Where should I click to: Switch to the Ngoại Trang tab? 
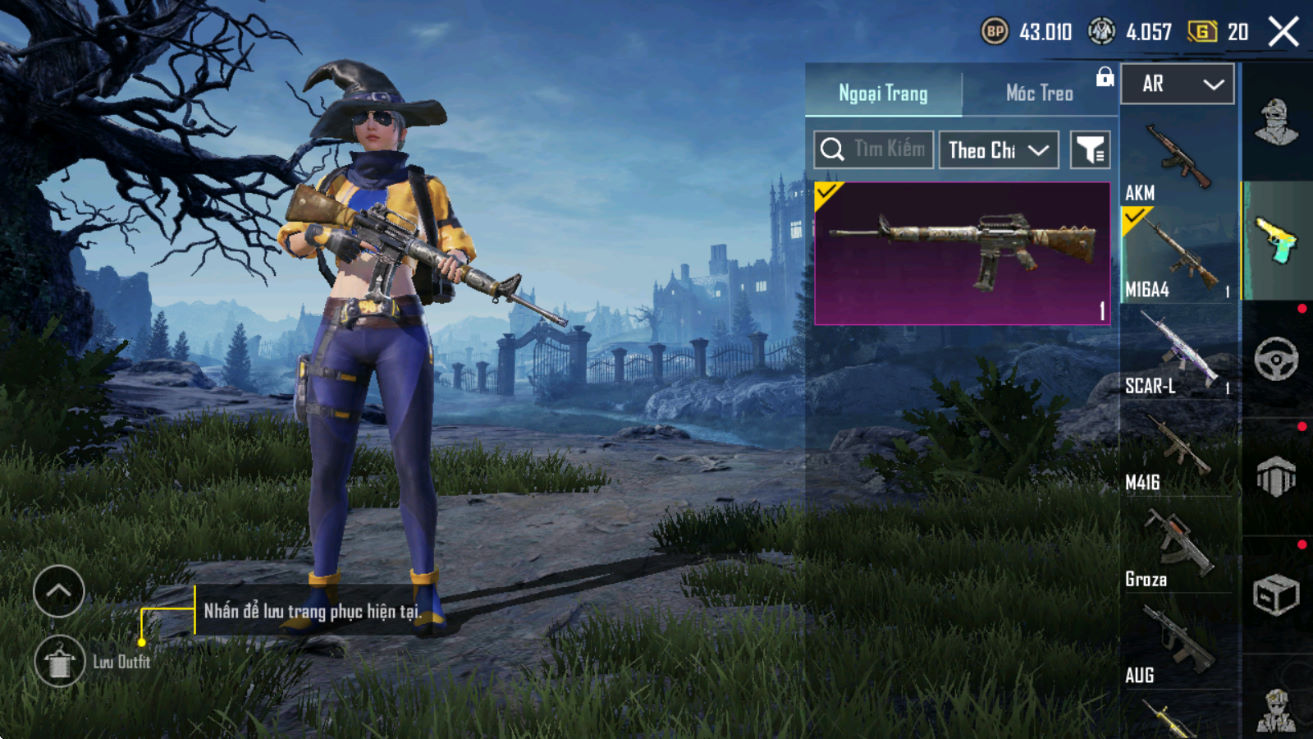(x=883, y=94)
